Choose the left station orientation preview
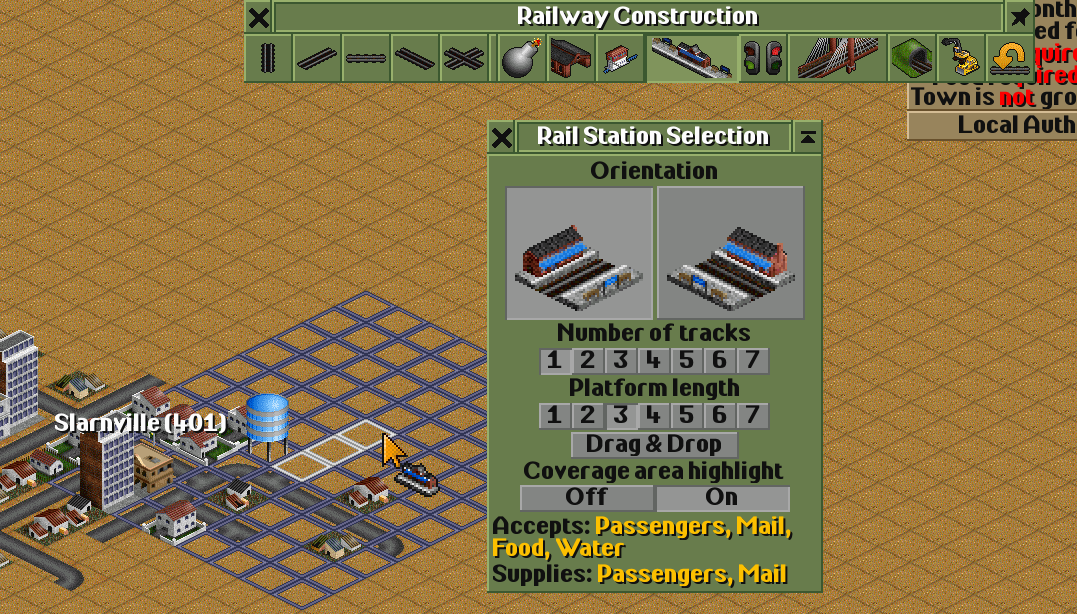 pos(580,253)
